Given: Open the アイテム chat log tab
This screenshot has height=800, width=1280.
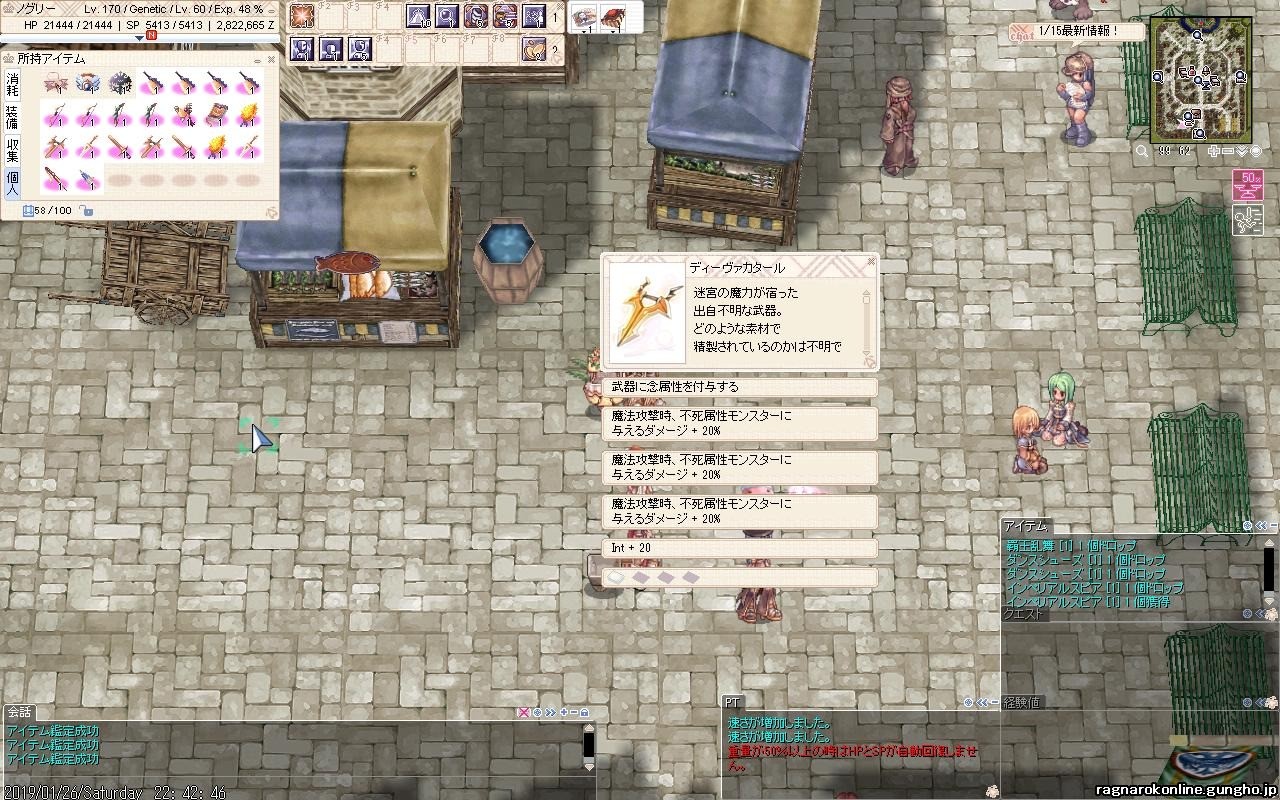Looking at the screenshot, I should click(x=1026, y=526).
